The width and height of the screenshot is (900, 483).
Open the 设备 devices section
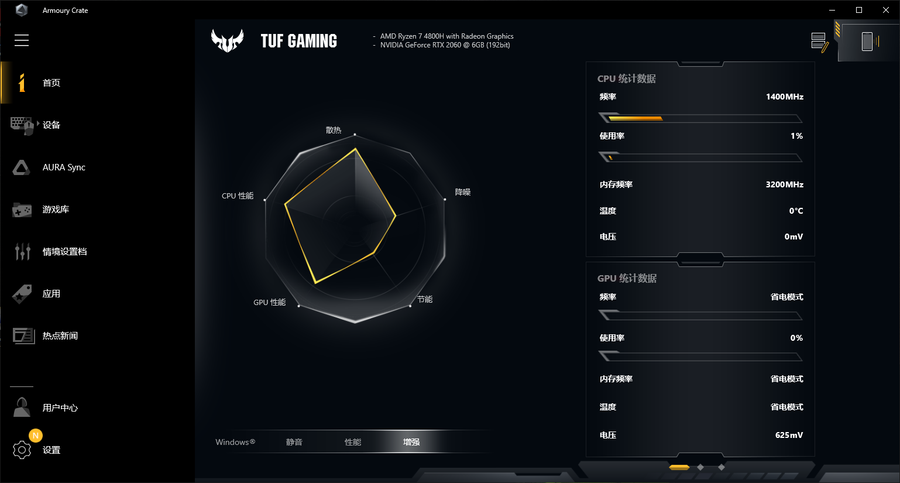[x=51, y=125]
